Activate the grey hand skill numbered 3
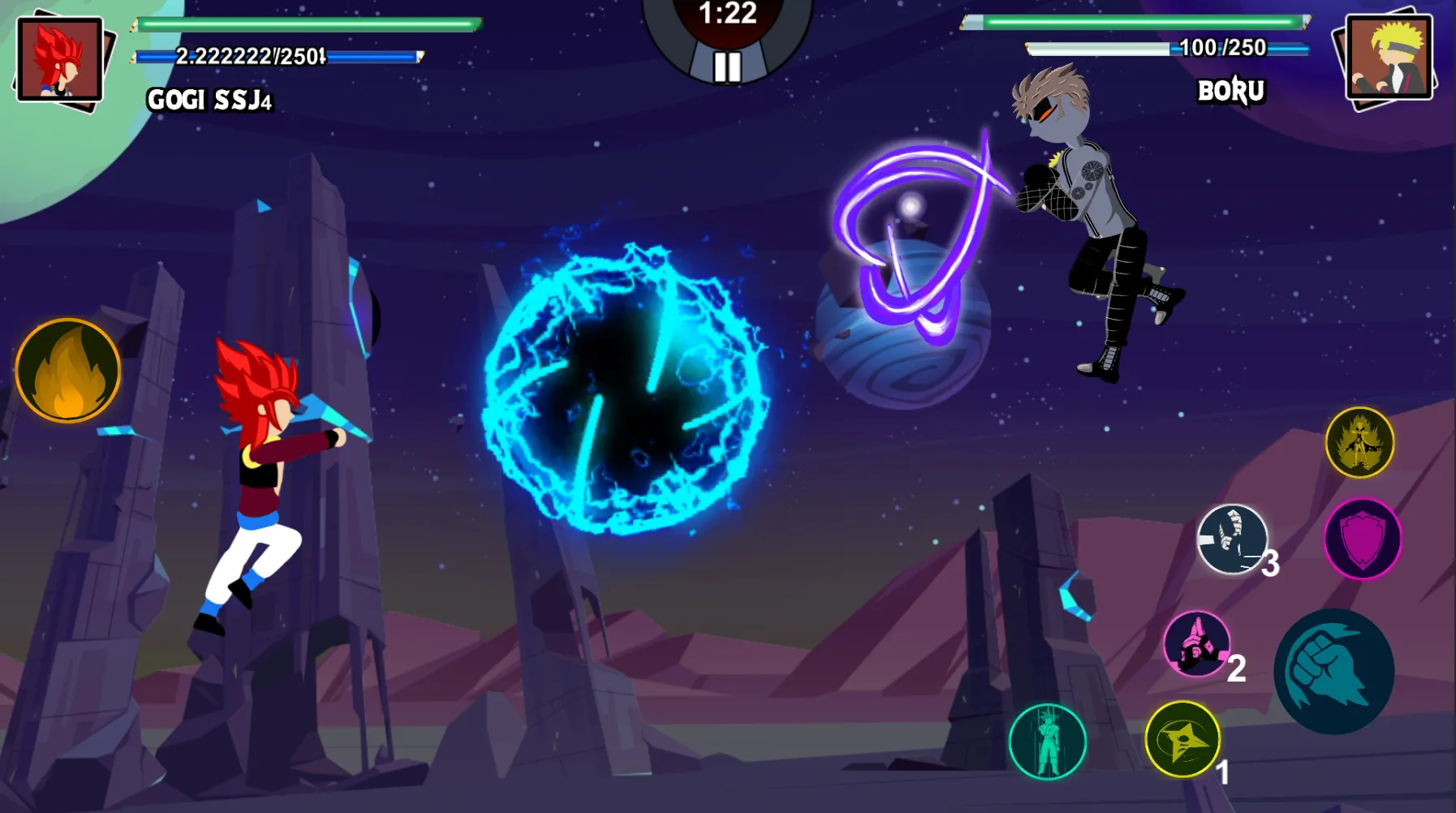 click(x=1232, y=540)
